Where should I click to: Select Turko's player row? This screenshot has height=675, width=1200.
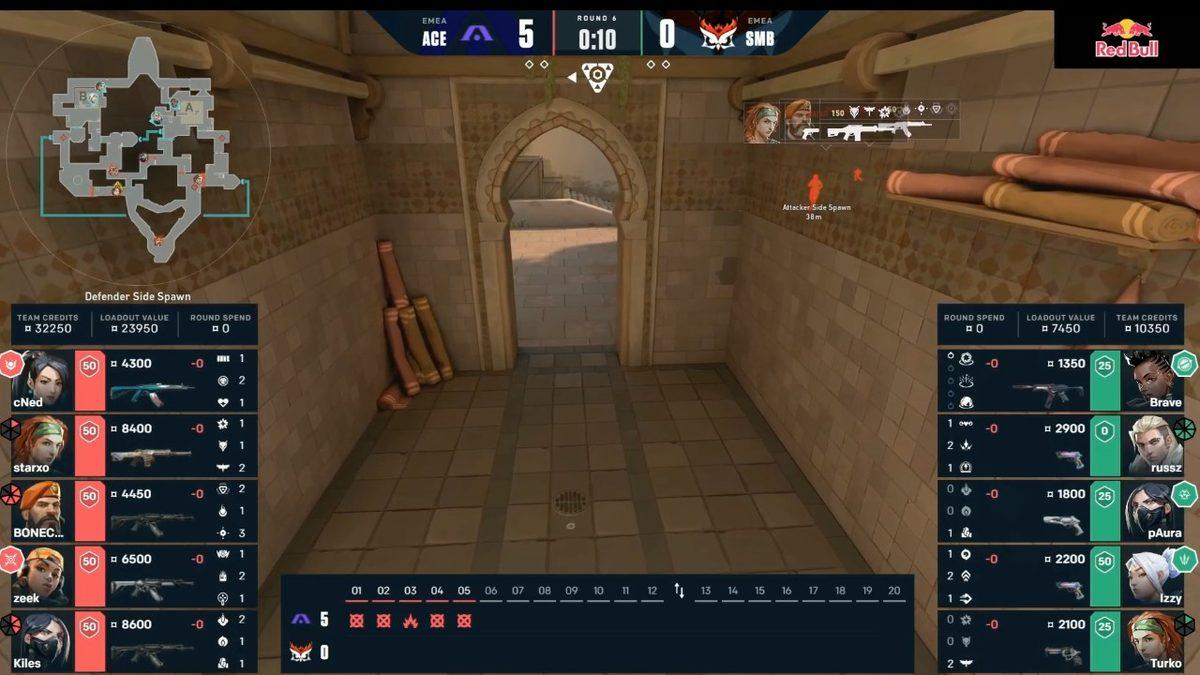click(x=1066, y=640)
